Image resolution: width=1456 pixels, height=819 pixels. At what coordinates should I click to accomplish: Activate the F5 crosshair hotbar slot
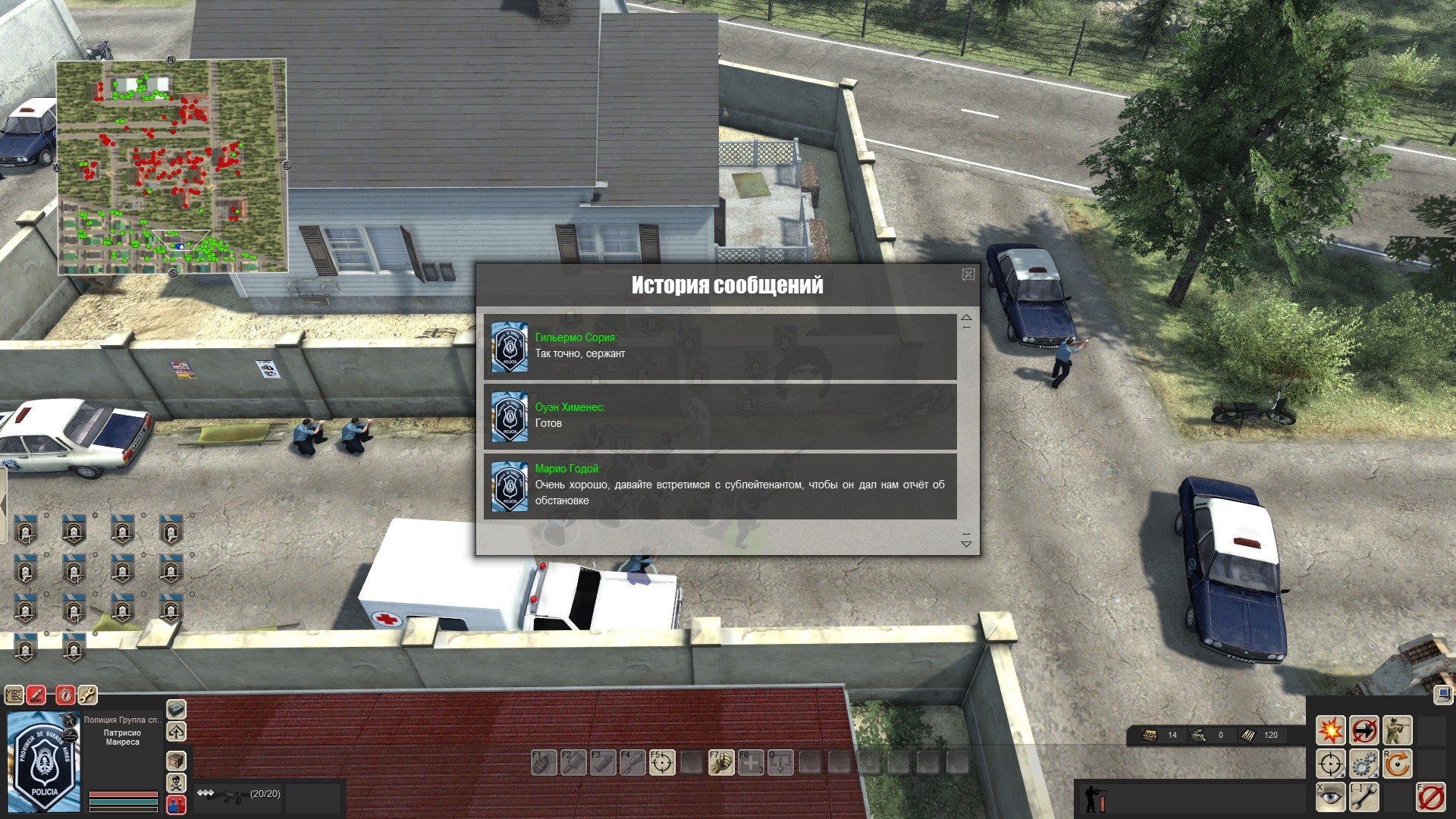click(x=662, y=763)
